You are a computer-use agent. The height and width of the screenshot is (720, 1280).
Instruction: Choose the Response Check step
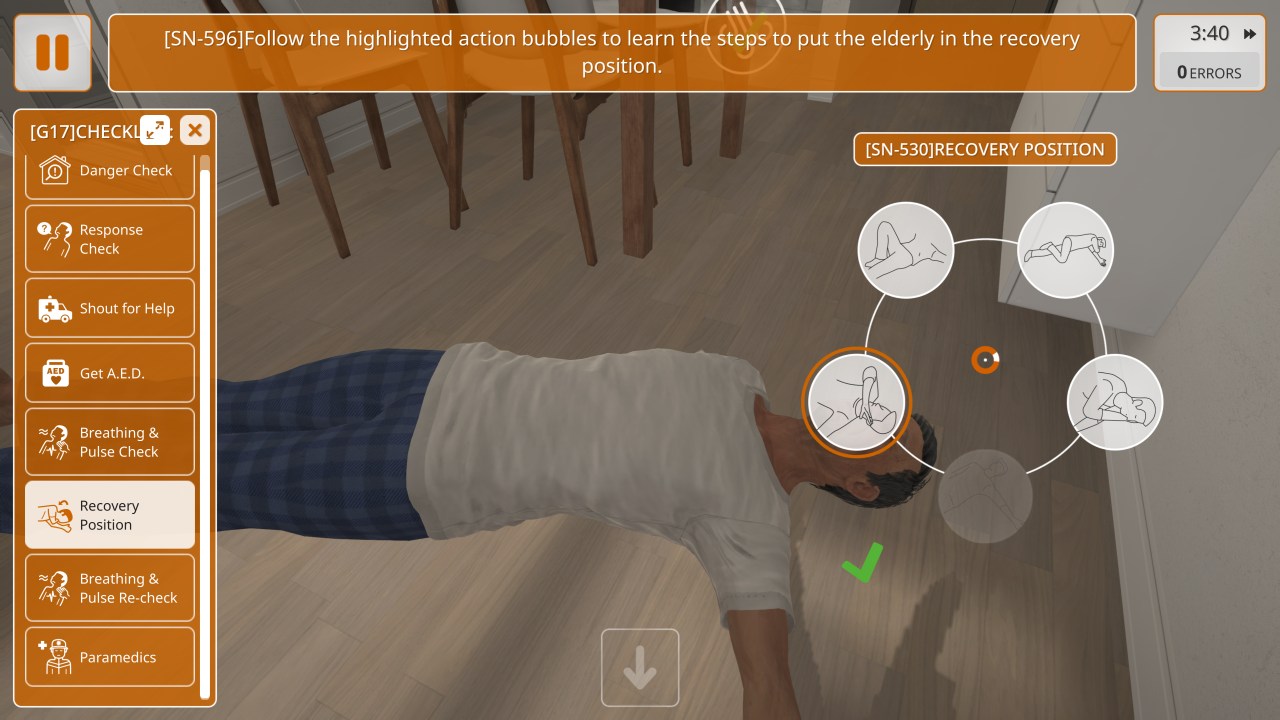109,239
